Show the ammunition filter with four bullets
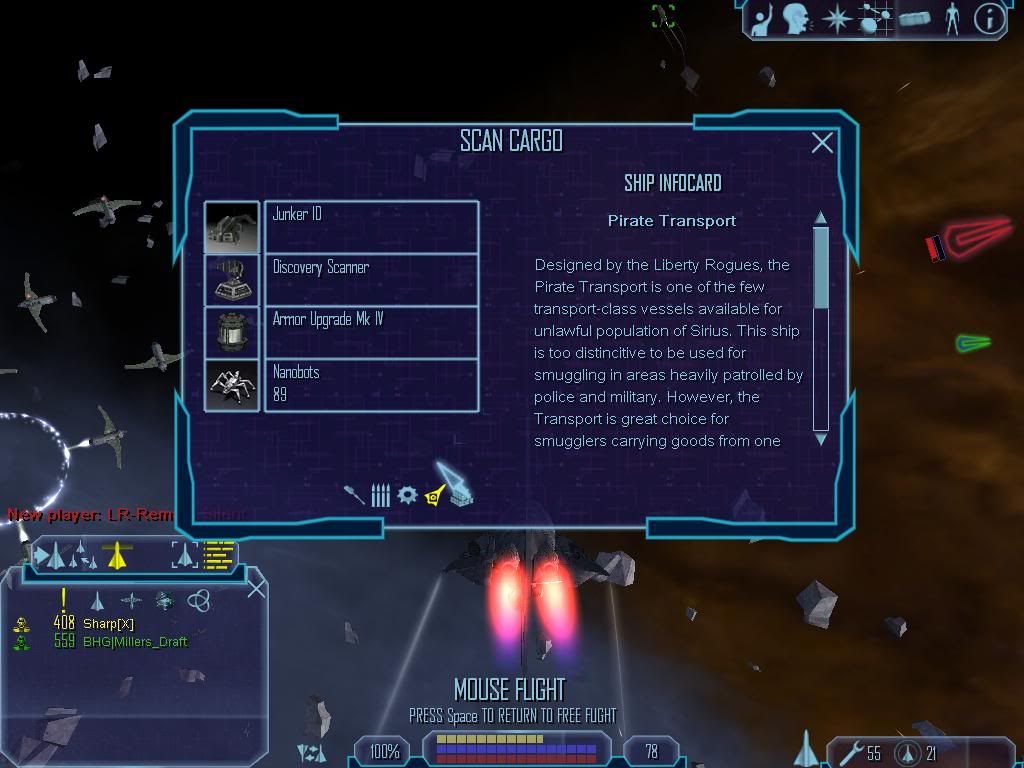Screen dimensions: 1024x768 pyautogui.click(x=380, y=495)
